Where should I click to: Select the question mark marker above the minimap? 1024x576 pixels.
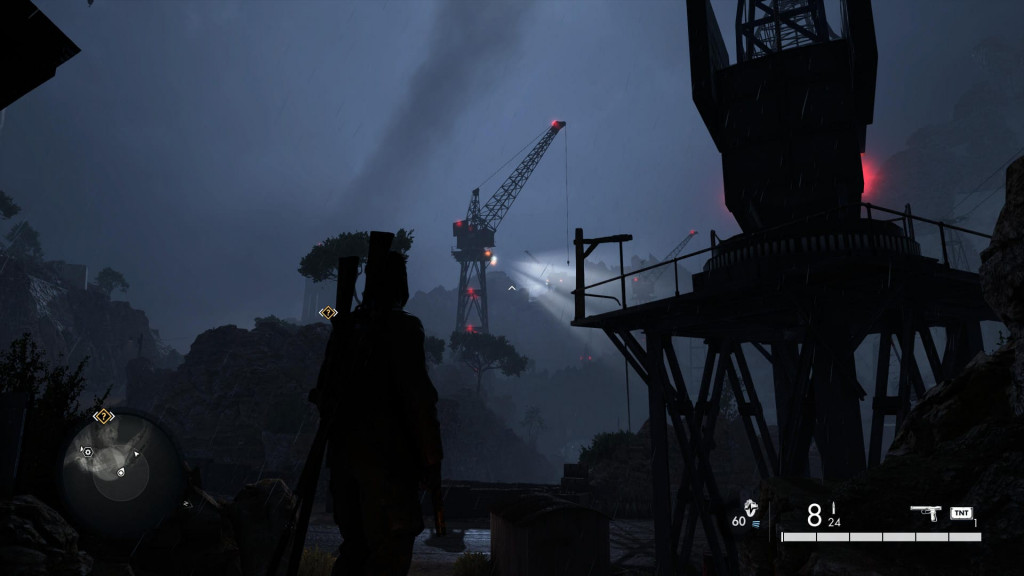coord(103,416)
